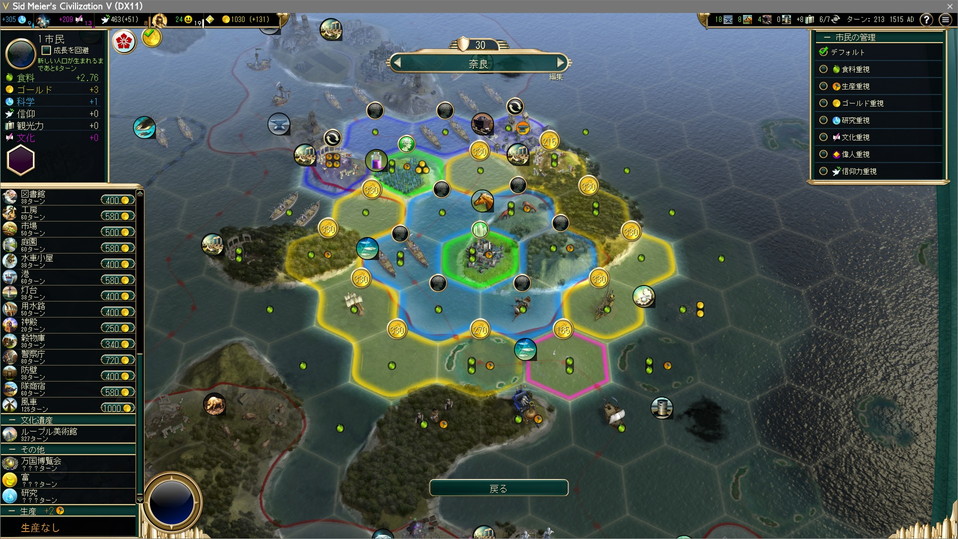Click the 戻る (return) button
This screenshot has width=958, height=539.
[x=498, y=488]
